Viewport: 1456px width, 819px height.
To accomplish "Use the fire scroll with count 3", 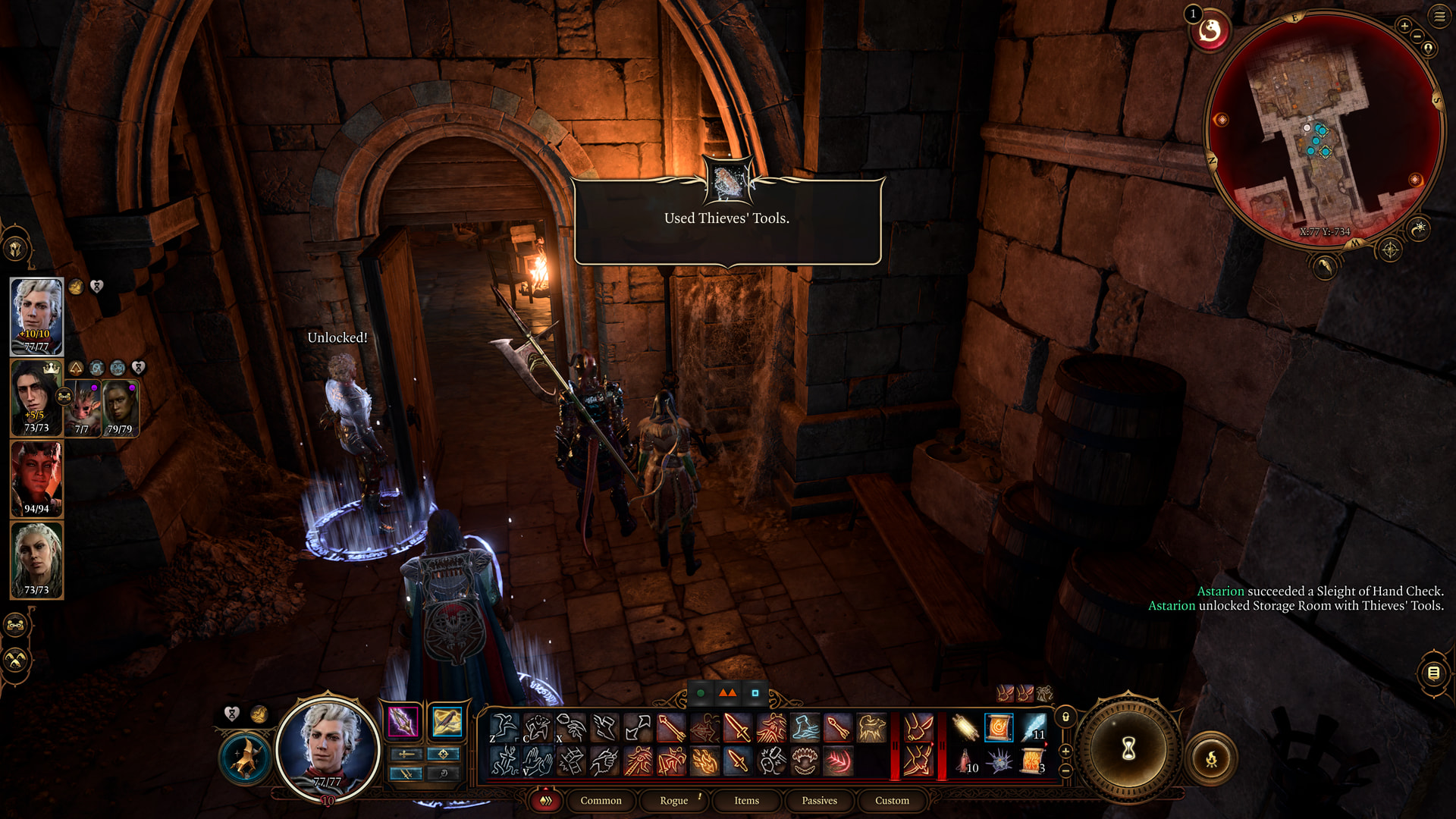I will tap(1032, 760).
